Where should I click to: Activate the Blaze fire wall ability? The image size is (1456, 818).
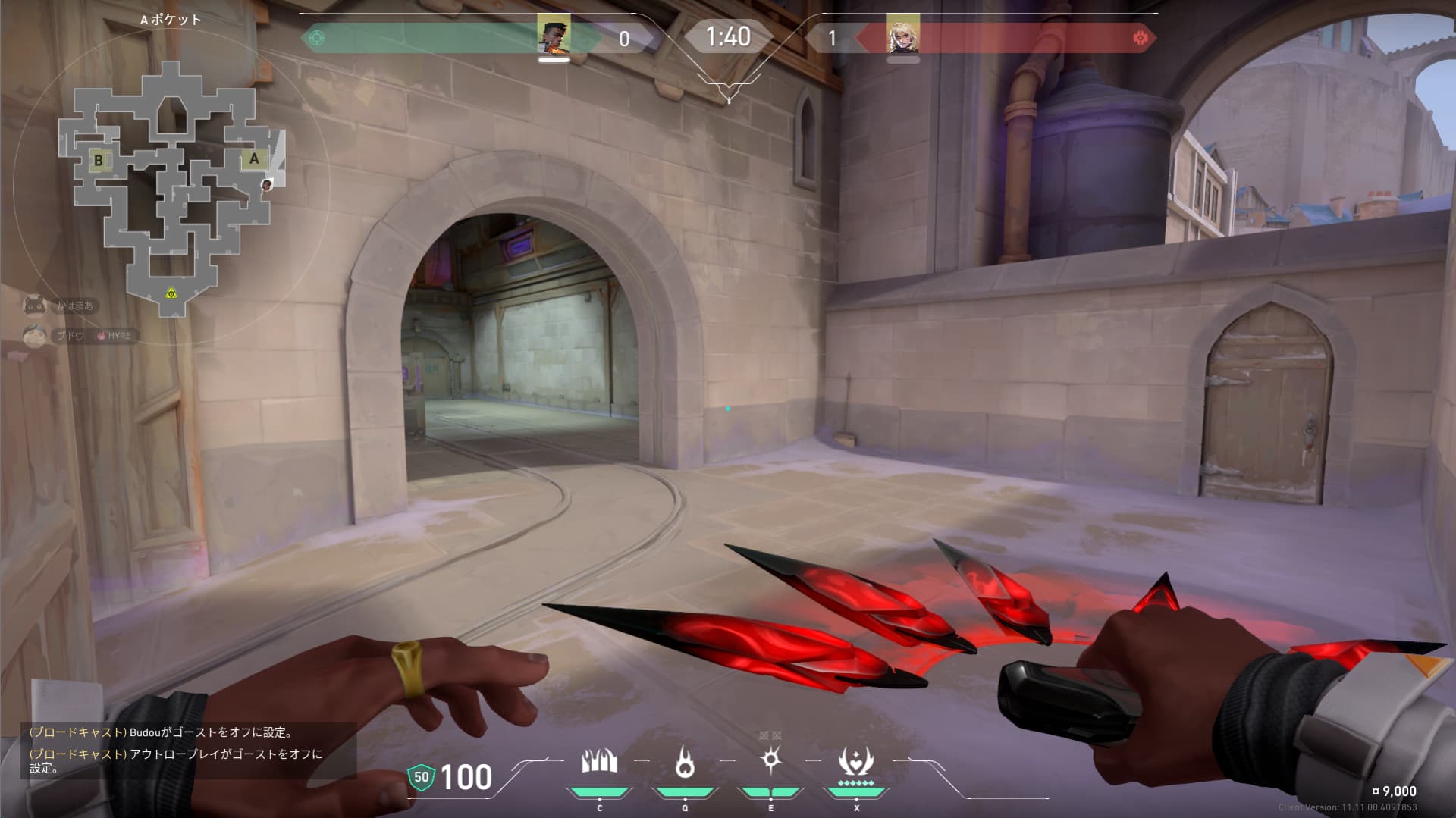click(x=599, y=763)
